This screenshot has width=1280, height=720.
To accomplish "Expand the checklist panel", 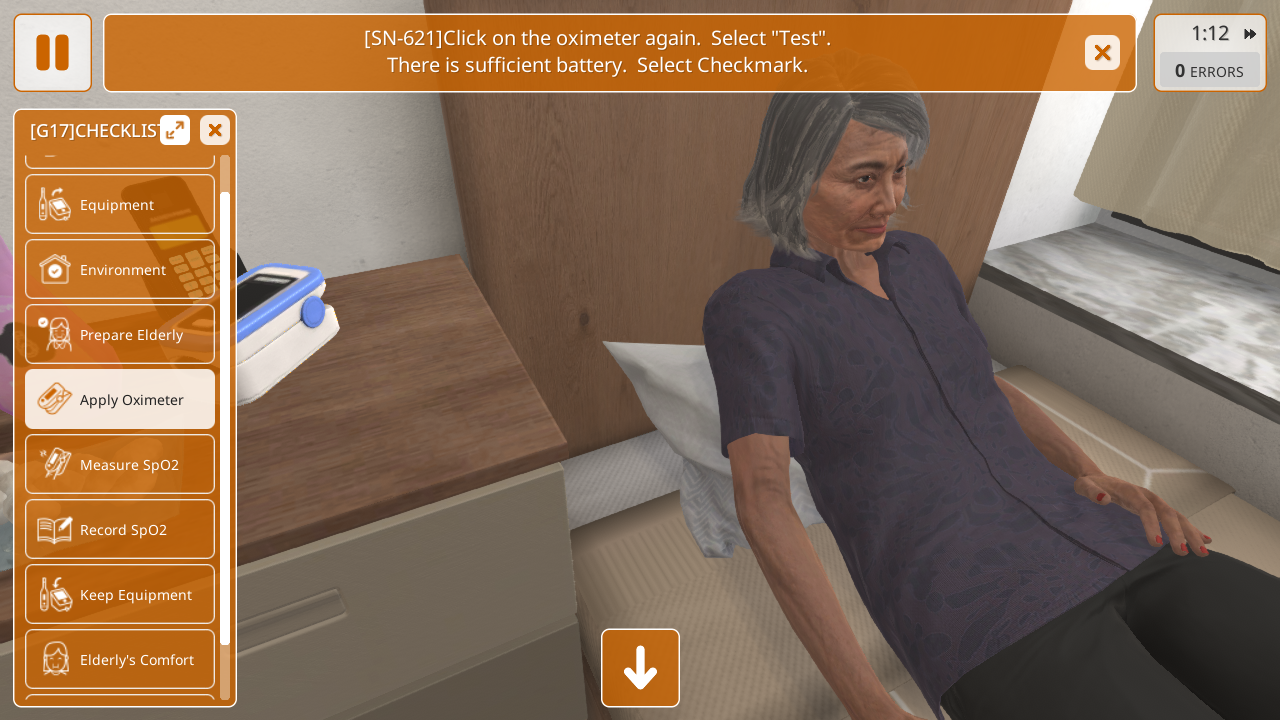I will pos(175,130).
